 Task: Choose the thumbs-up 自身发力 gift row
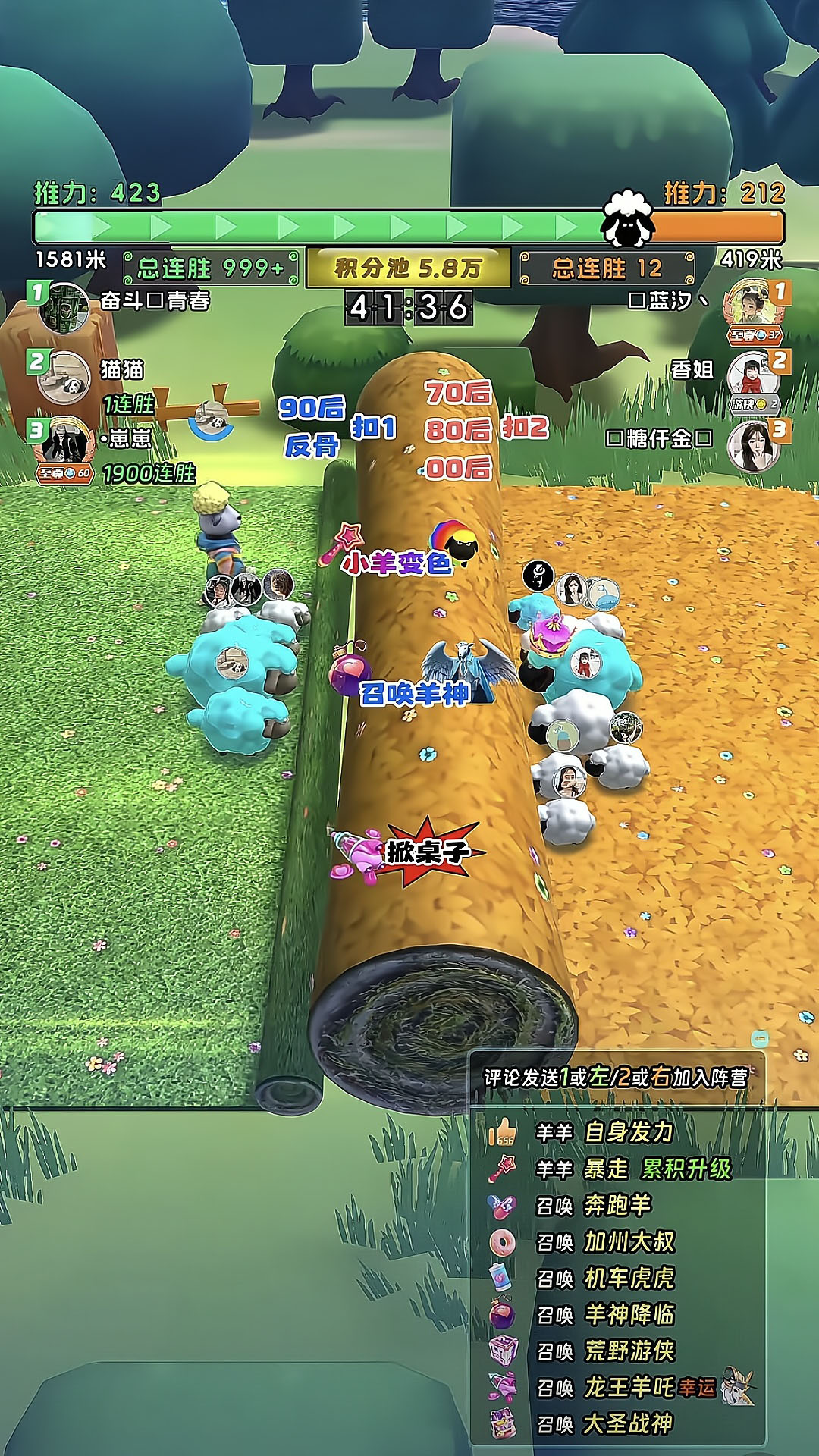click(x=604, y=1132)
